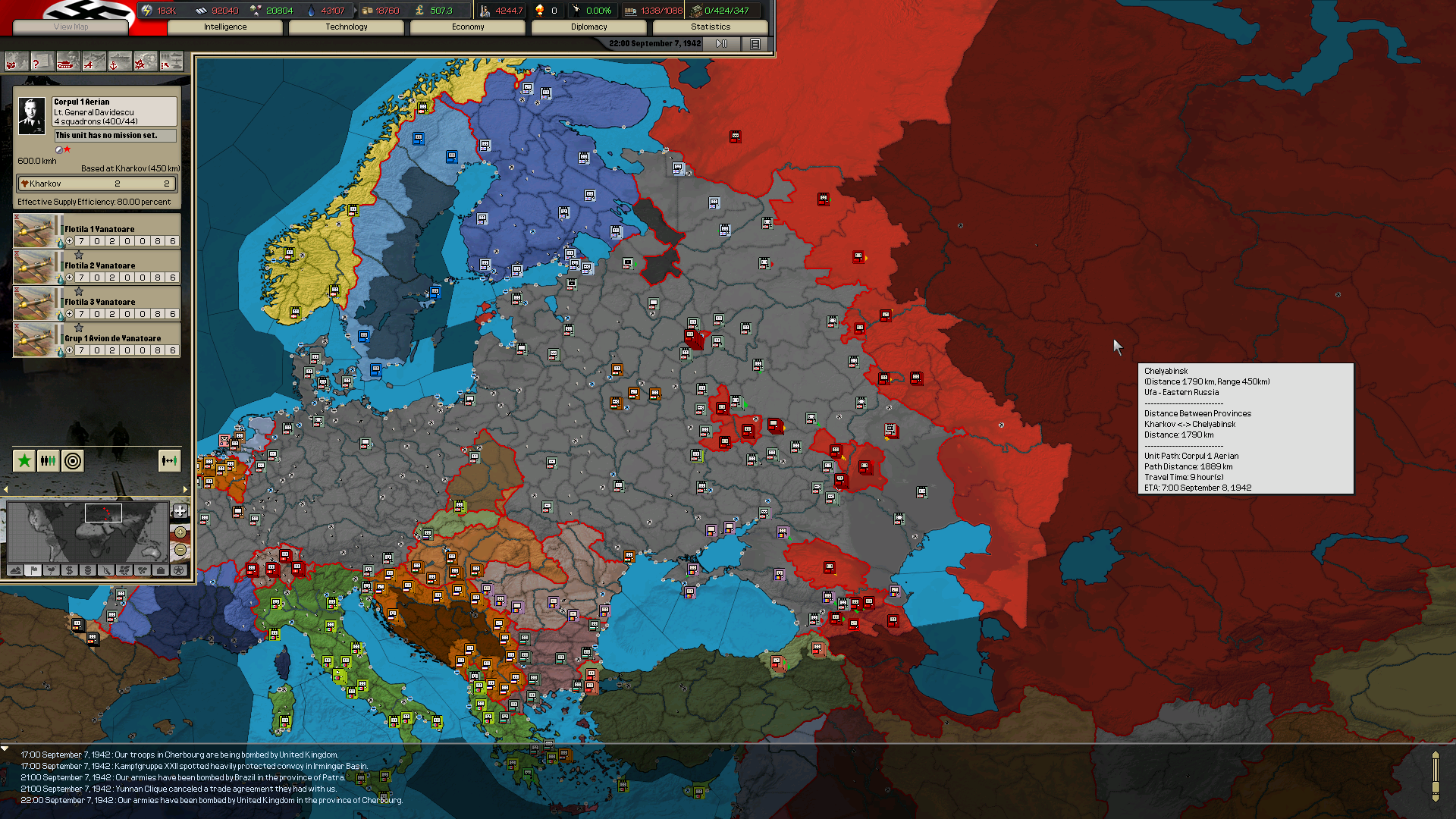Open the Diplomacy tab
The image size is (1456, 819).
click(589, 27)
